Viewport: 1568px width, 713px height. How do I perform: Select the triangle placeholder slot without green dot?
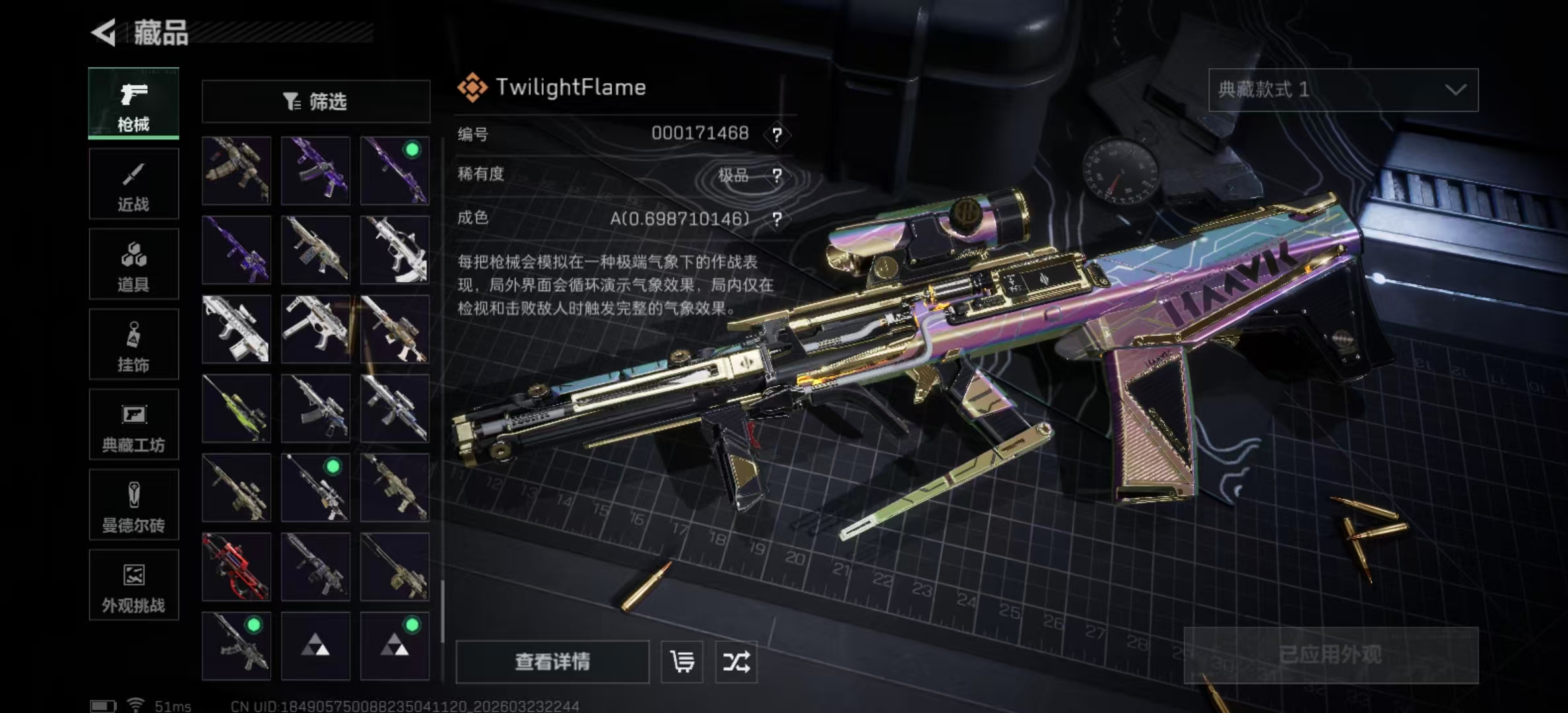(315, 646)
